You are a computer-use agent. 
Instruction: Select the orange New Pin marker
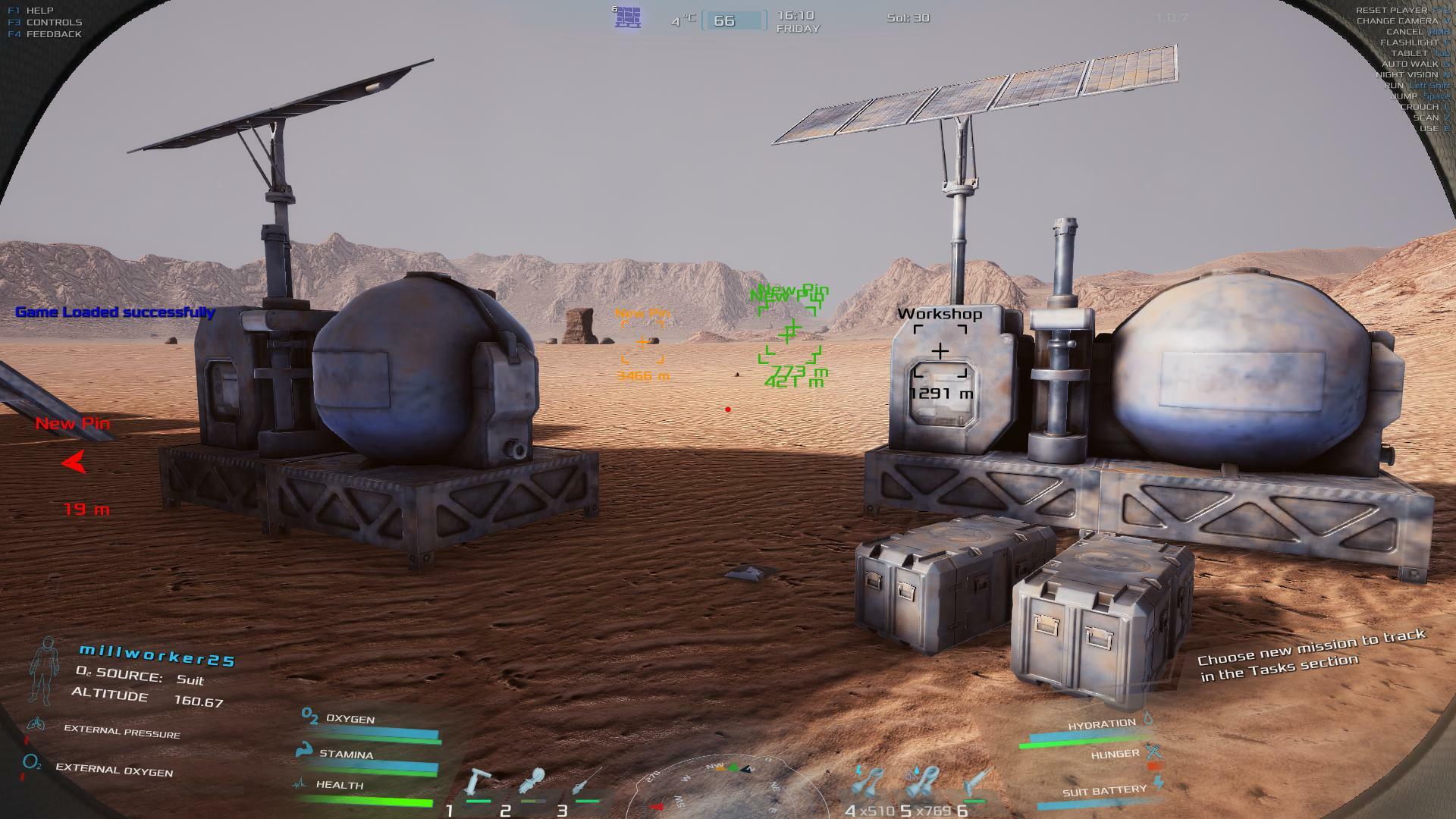(642, 342)
